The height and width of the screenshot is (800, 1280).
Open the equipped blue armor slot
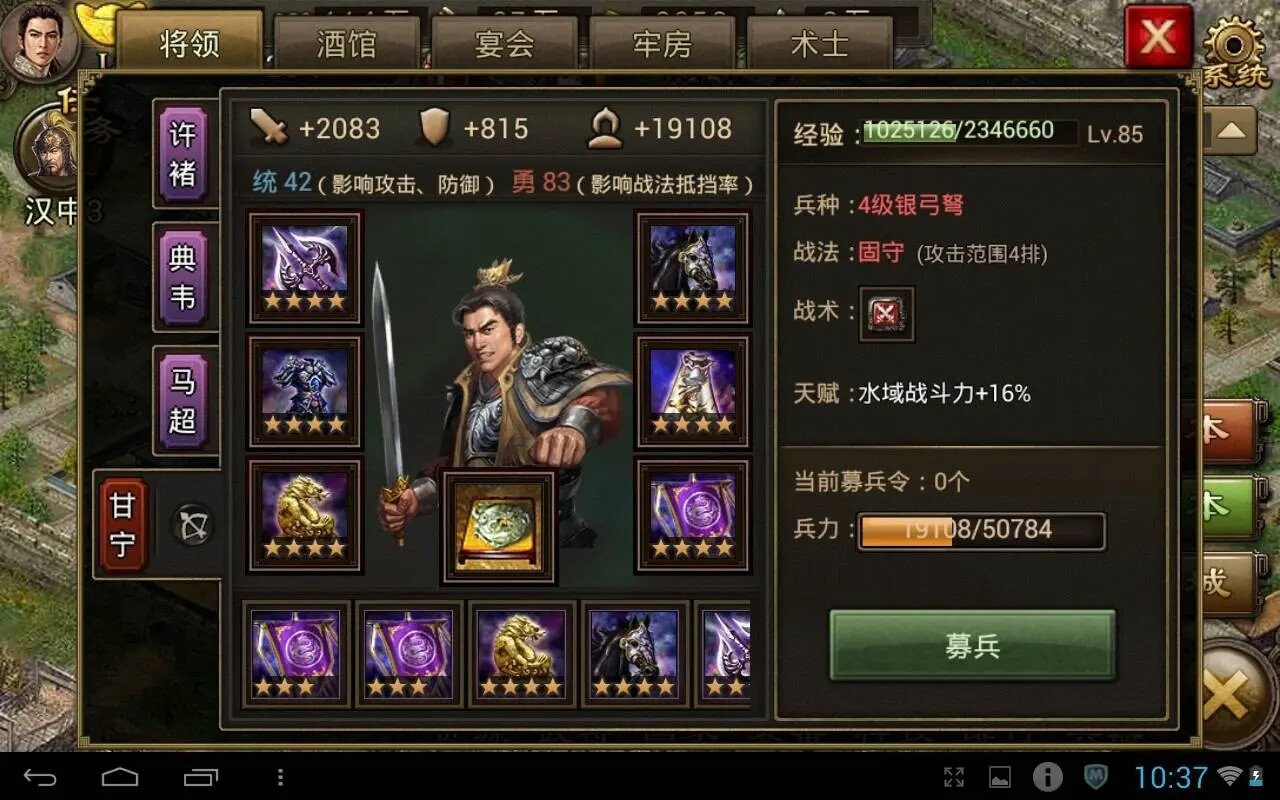[x=303, y=390]
